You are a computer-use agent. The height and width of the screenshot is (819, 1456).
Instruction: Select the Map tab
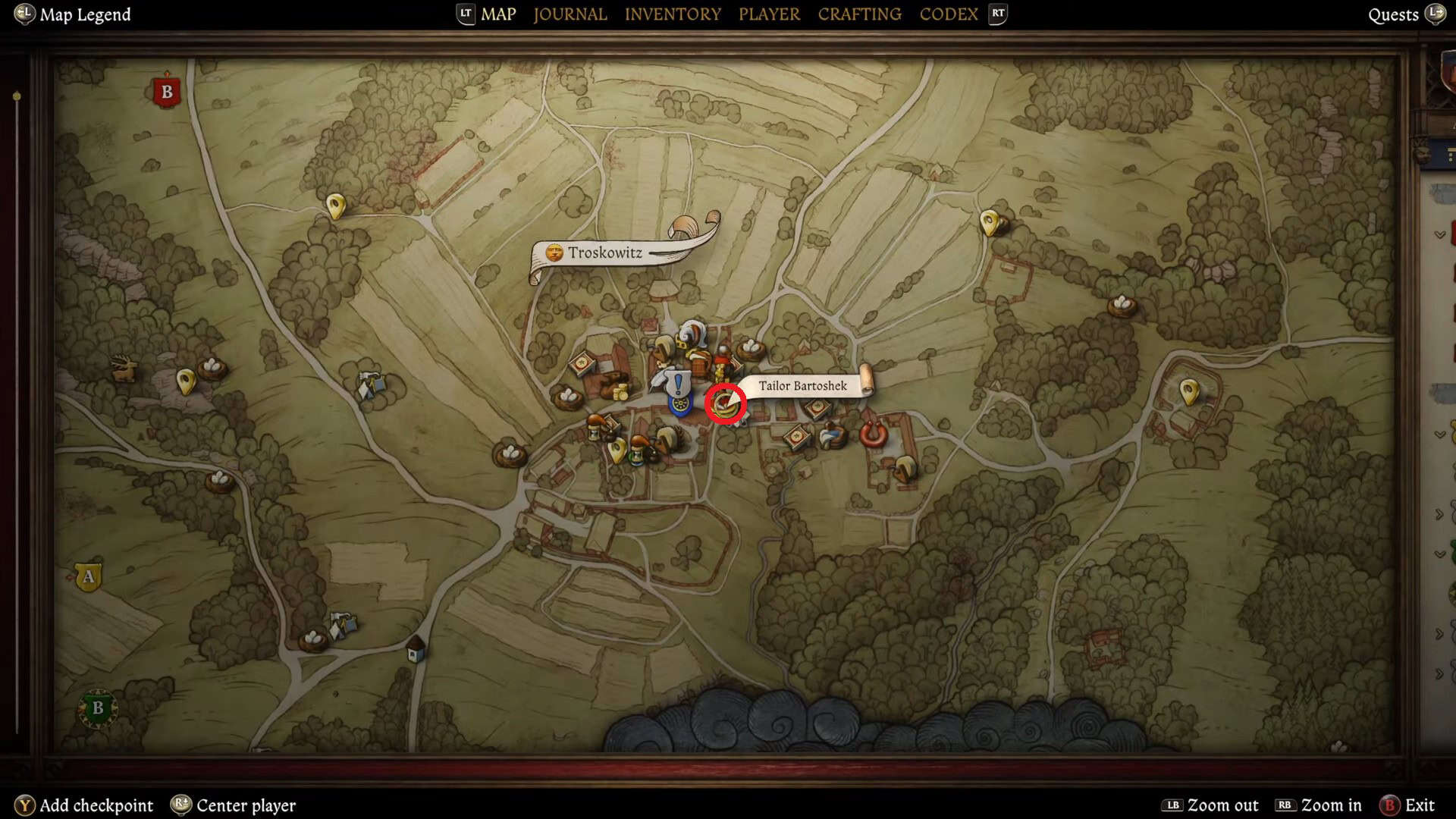pos(498,14)
